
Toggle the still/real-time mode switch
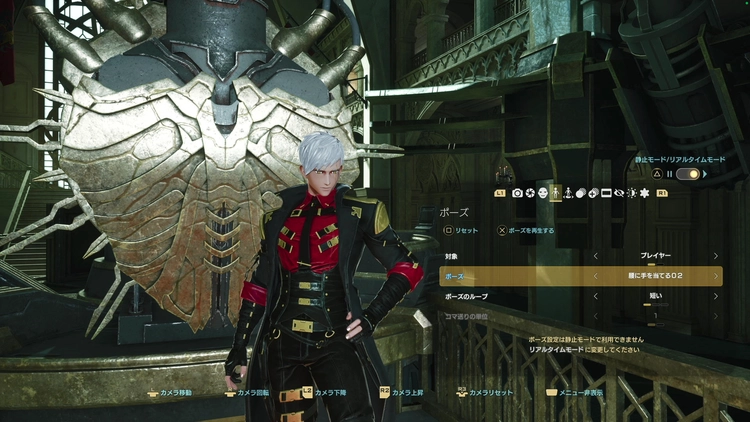click(687, 174)
